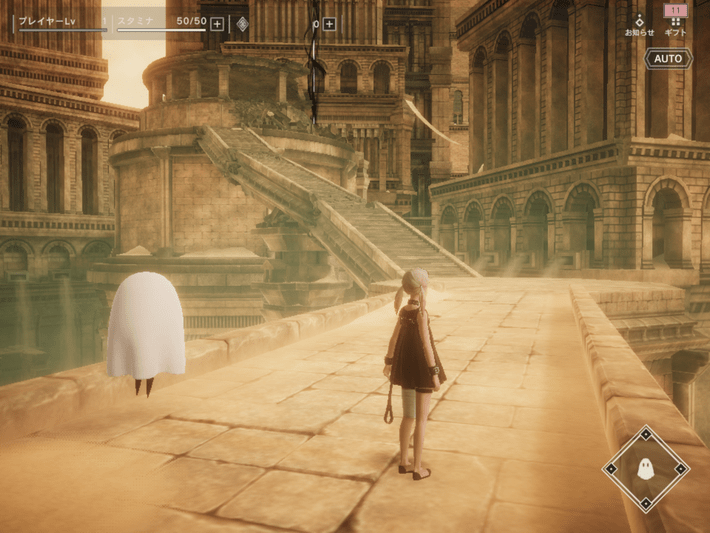Toggle the AUTO movement button

[667, 59]
